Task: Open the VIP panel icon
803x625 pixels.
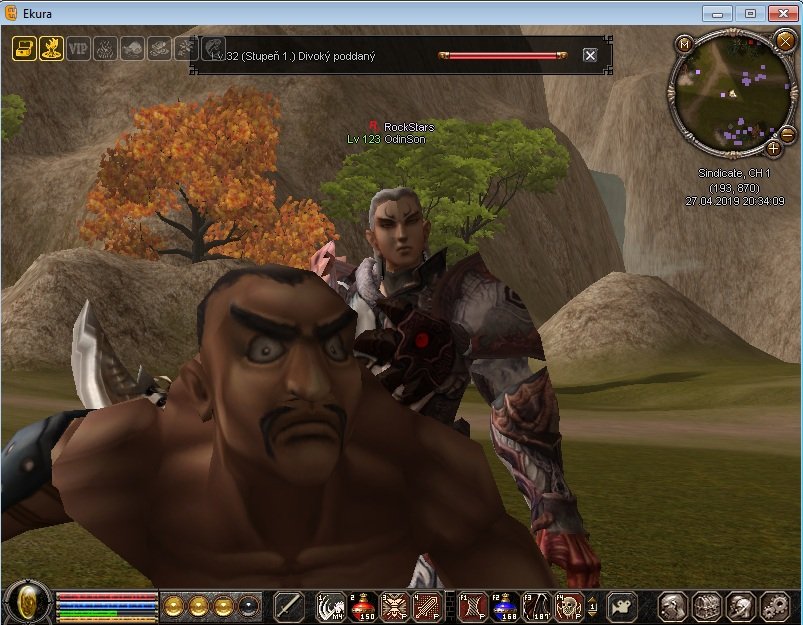Action: [78, 48]
